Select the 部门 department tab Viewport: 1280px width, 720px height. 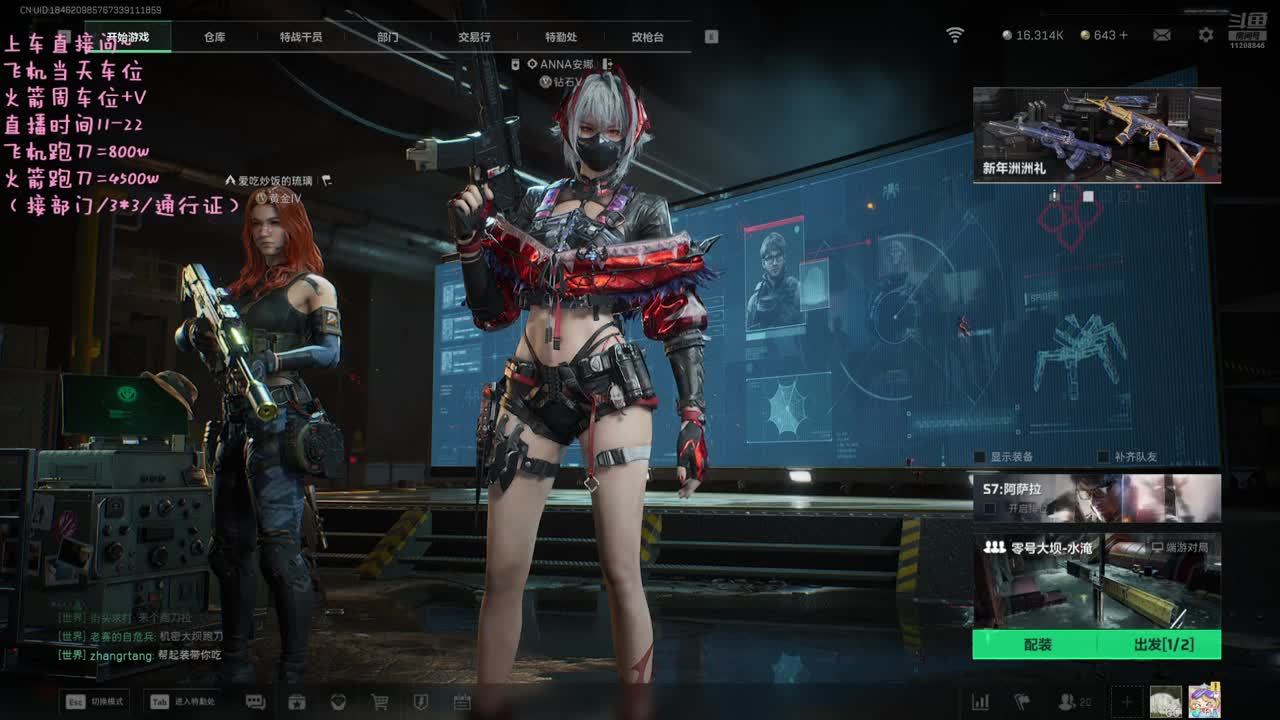pyautogui.click(x=388, y=37)
